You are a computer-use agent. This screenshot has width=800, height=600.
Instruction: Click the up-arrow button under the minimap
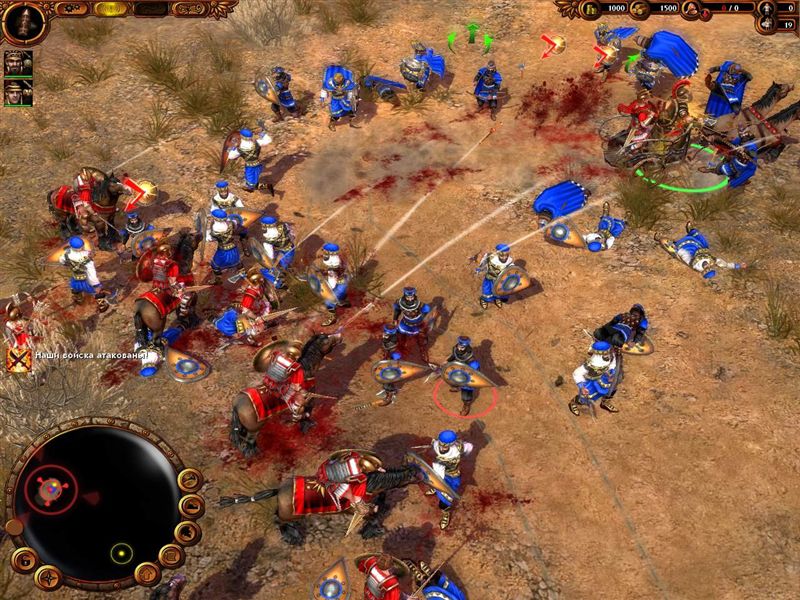coord(147,573)
